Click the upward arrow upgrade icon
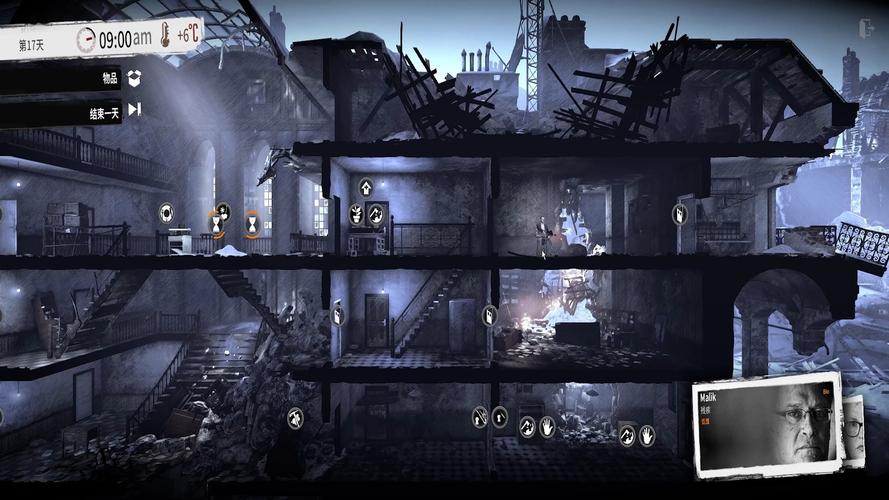The image size is (889, 500). pyautogui.click(x=366, y=187)
